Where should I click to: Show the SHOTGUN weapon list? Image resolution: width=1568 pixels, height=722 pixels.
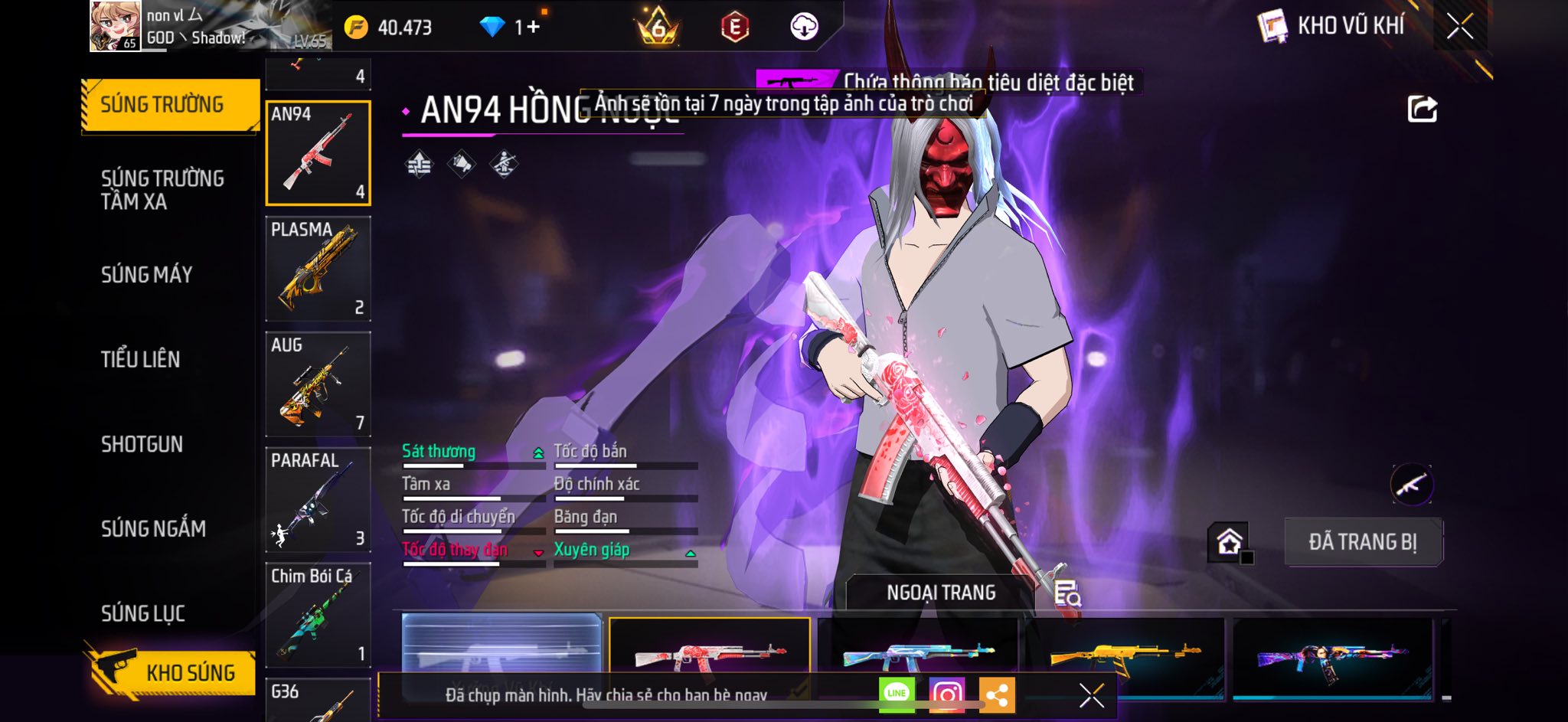[x=142, y=444]
